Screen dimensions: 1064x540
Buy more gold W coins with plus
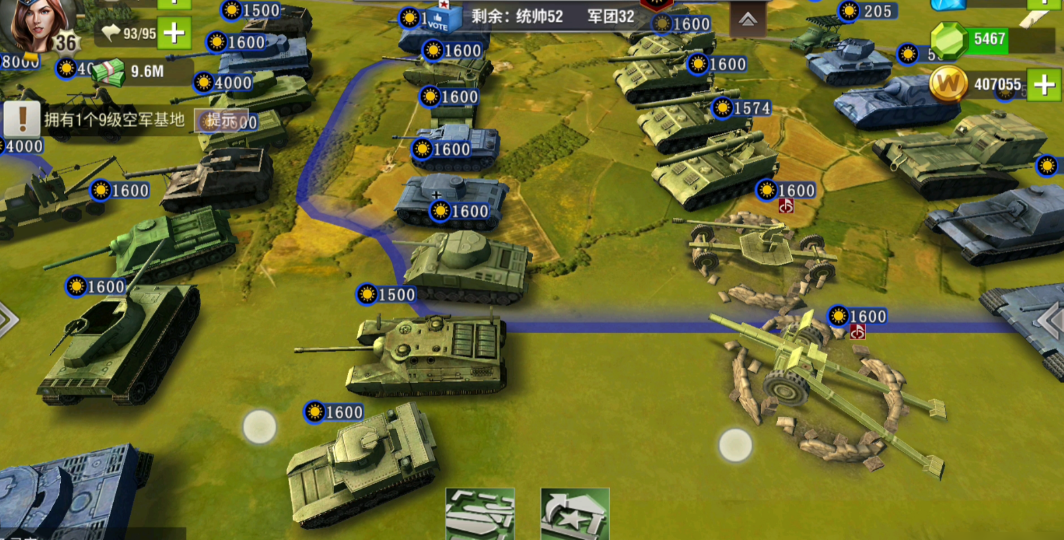[1043, 85]
